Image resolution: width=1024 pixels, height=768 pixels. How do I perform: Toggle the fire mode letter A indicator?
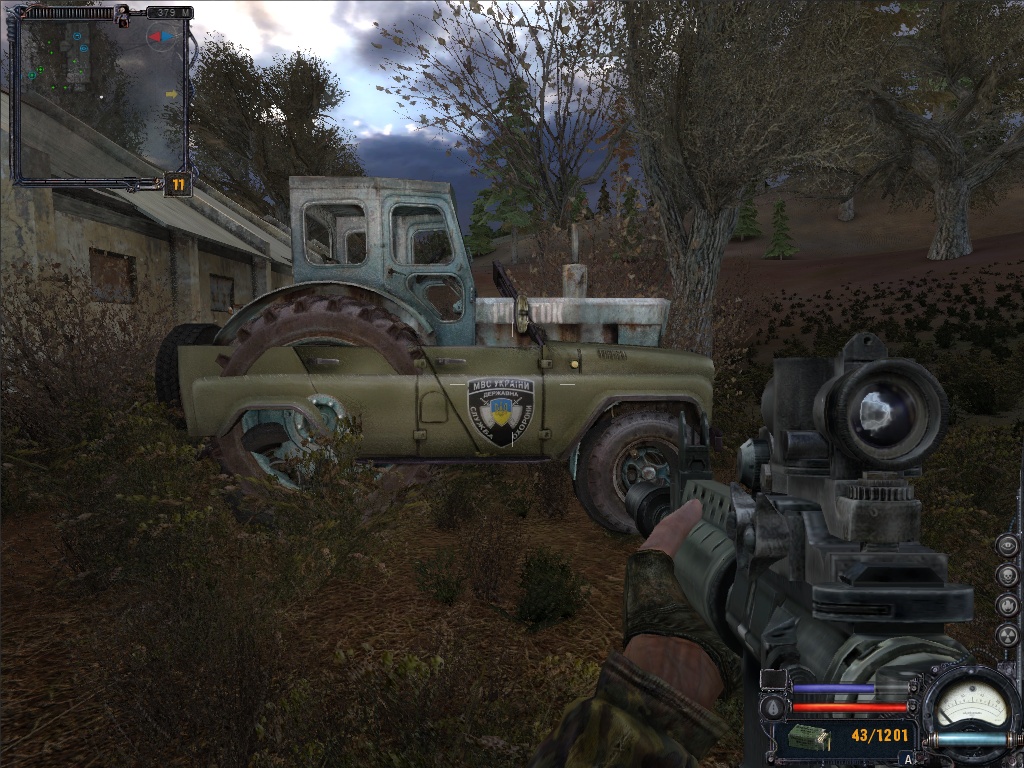(x=908, y=760)
